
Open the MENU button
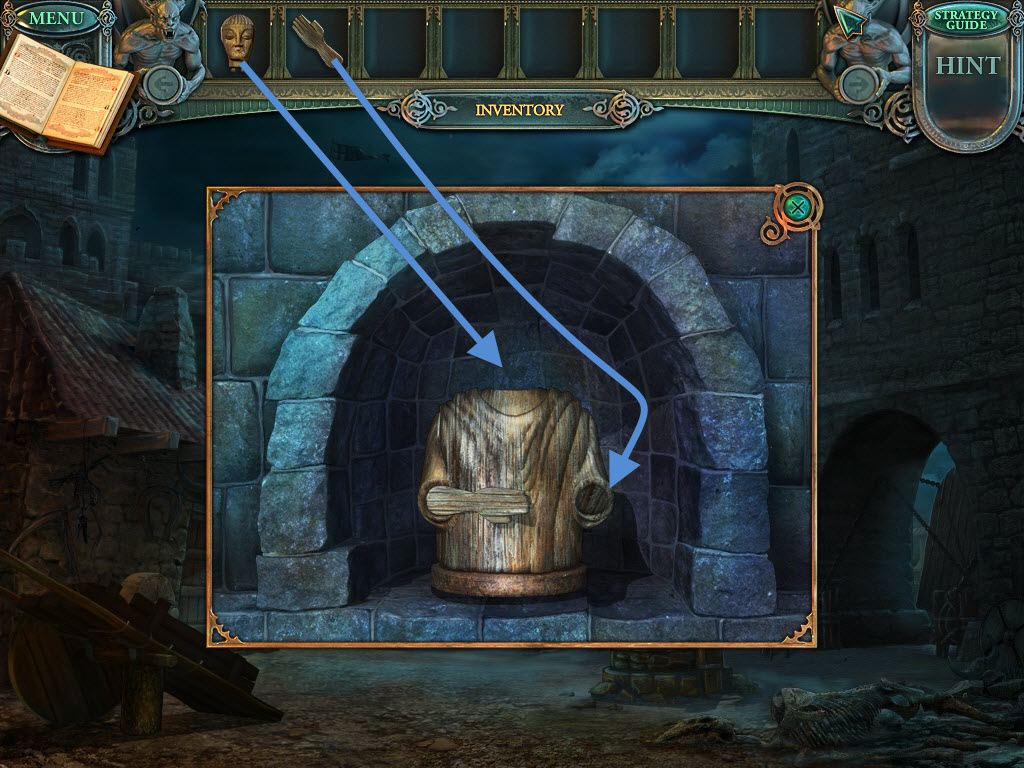(x=56, y=17)
